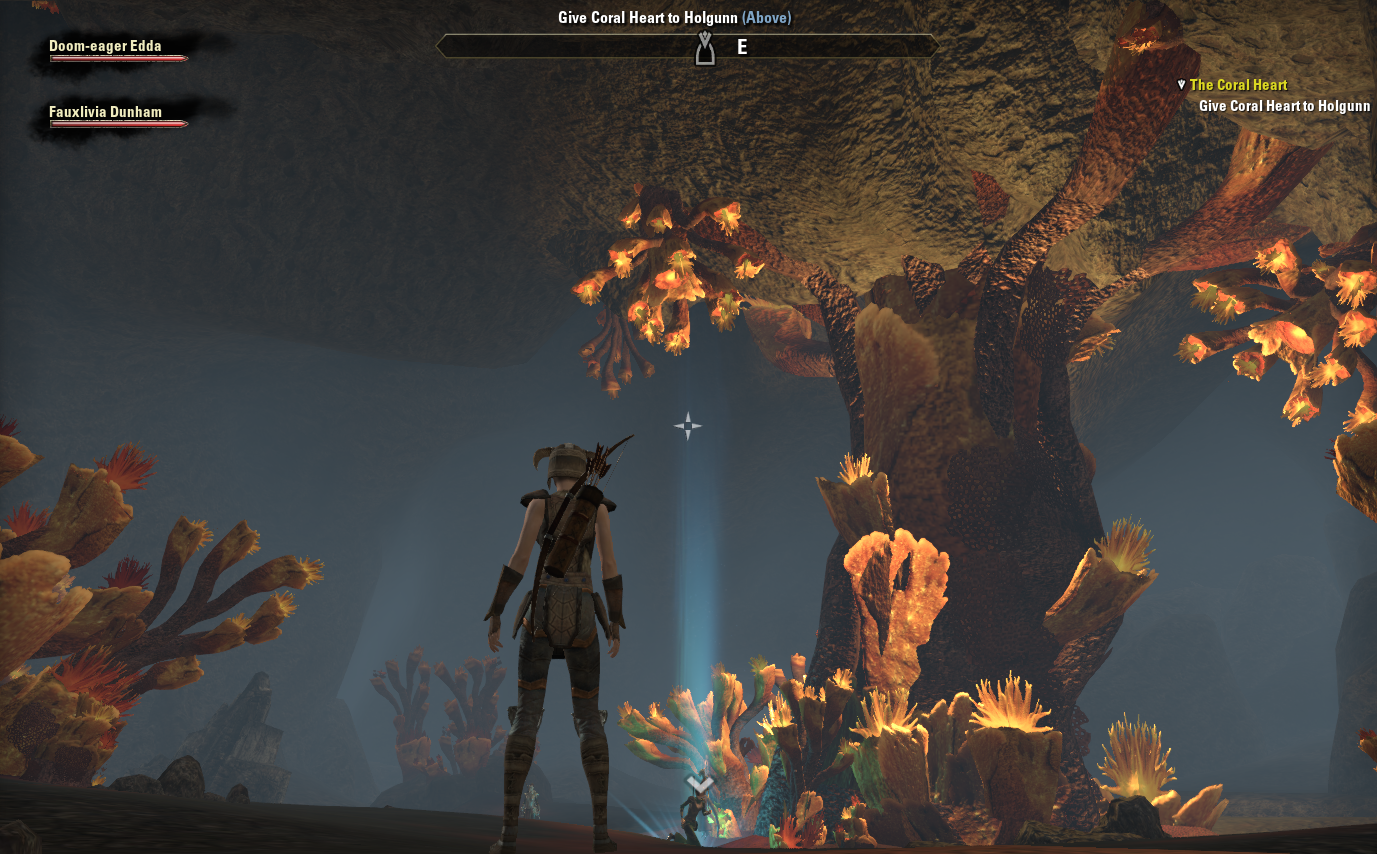Click the quest marker on the compass bar
The height and width of the screenshot is (854, 1377).
click(x=705, y=48)
